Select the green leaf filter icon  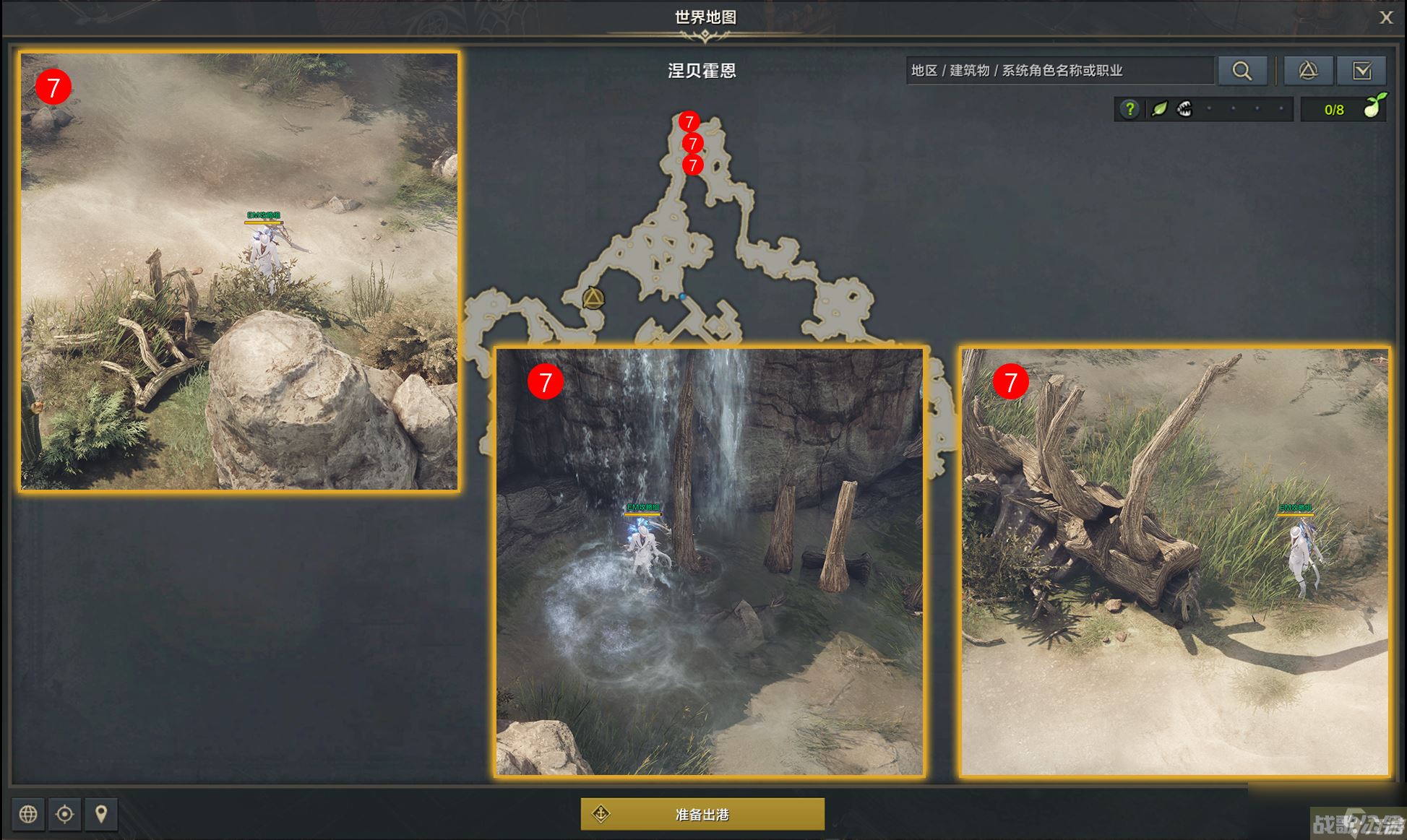1159,109
